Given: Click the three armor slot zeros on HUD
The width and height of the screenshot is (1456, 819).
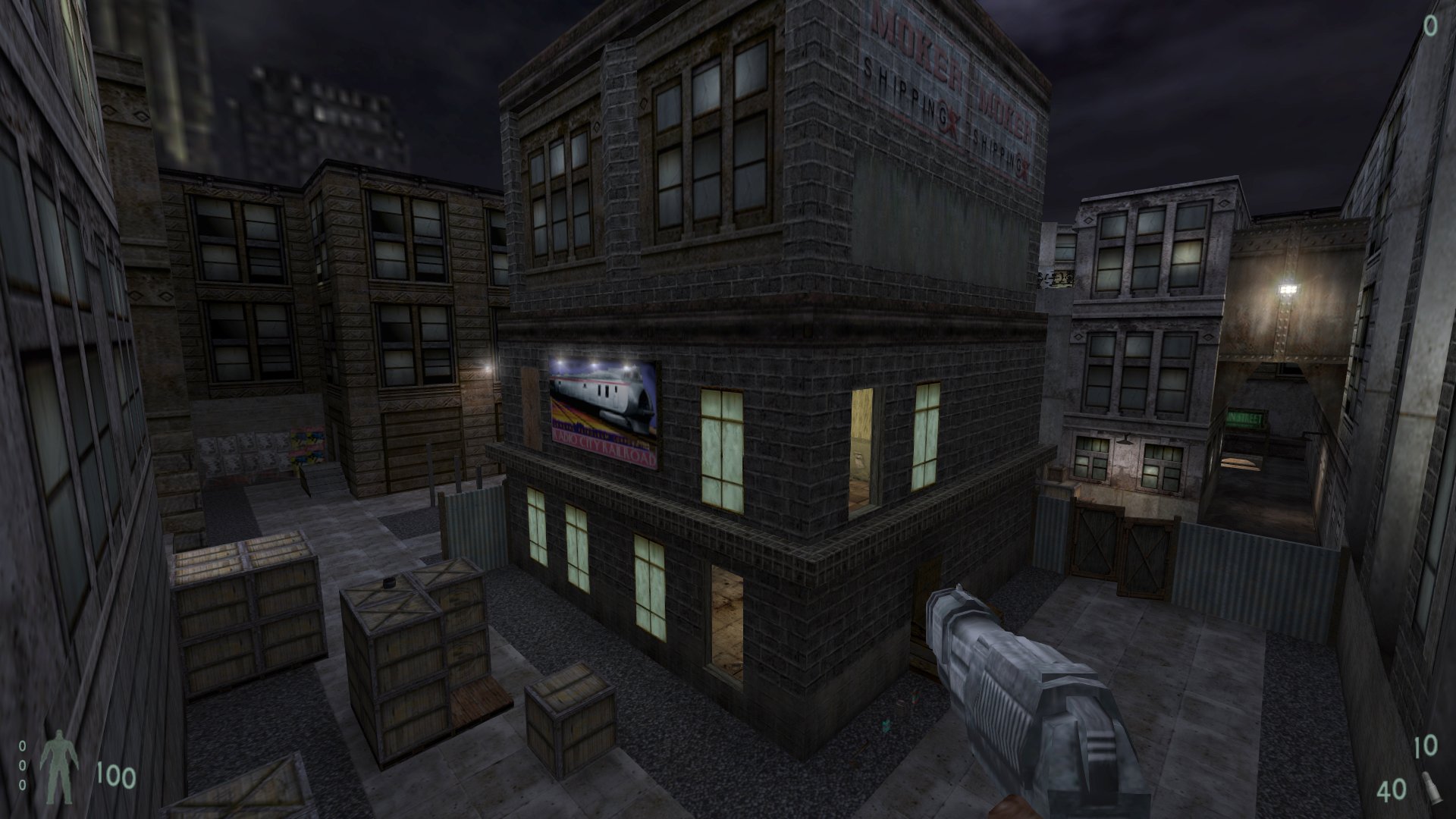Looking at the screenshot, I should pyautogui.click(x=22, y=766).
